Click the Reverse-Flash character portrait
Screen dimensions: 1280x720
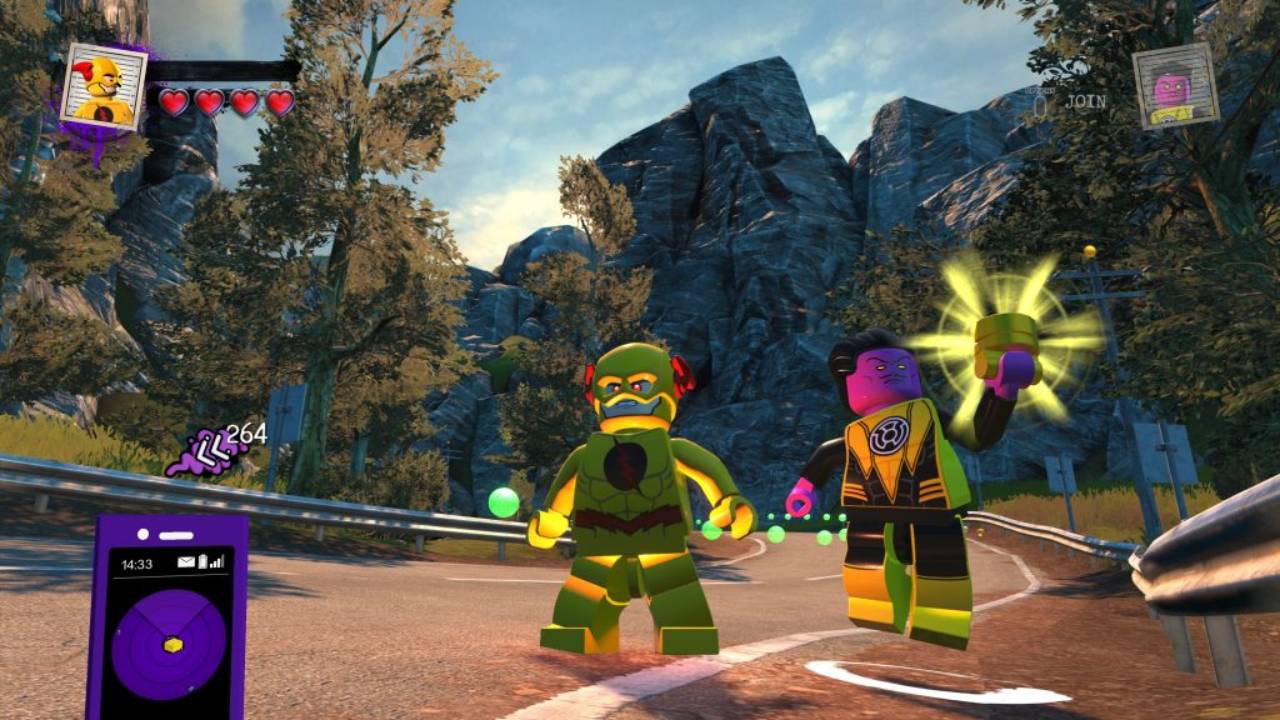[104, 86]
